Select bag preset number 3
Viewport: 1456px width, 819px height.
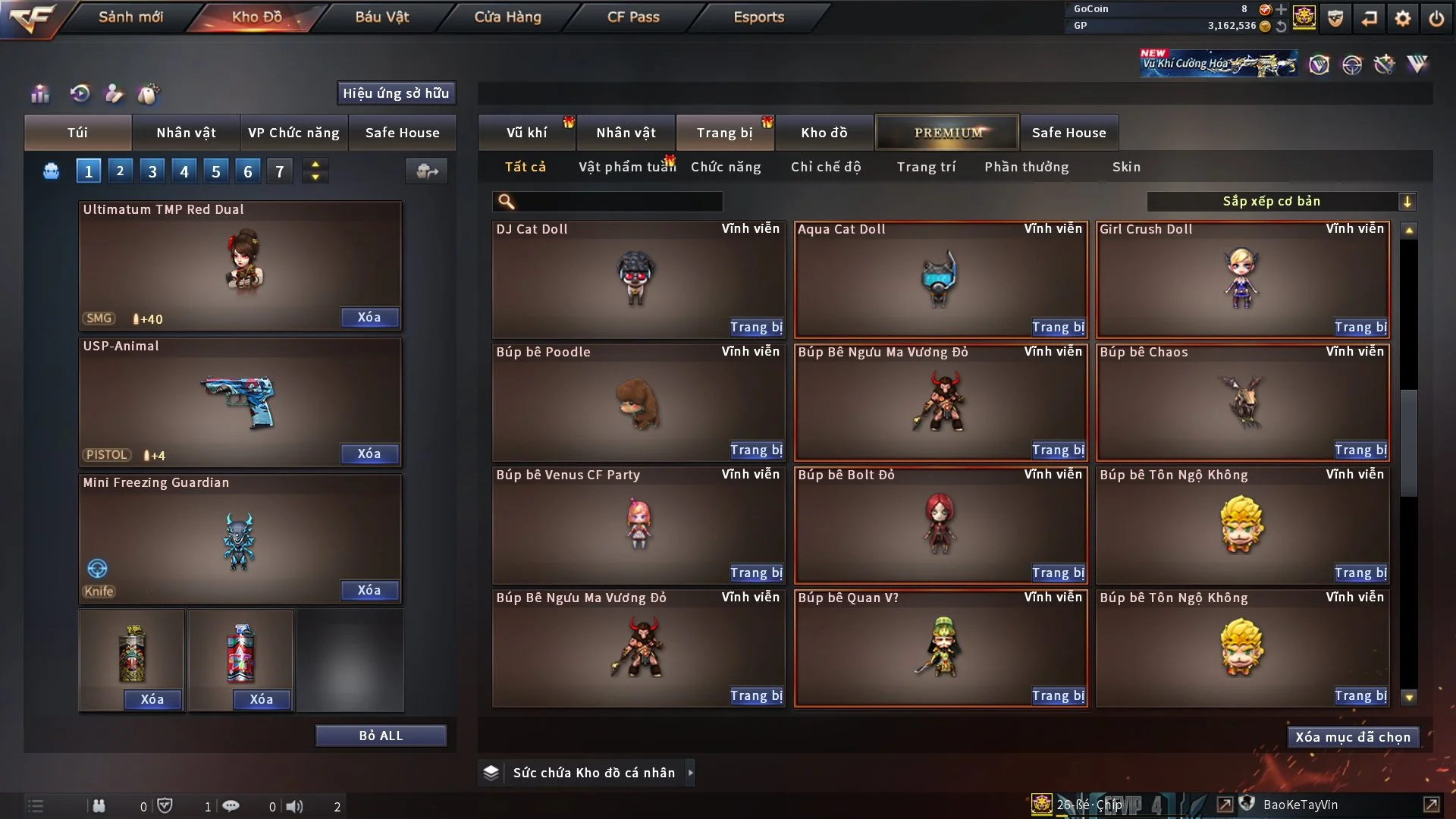coord(152,171)
